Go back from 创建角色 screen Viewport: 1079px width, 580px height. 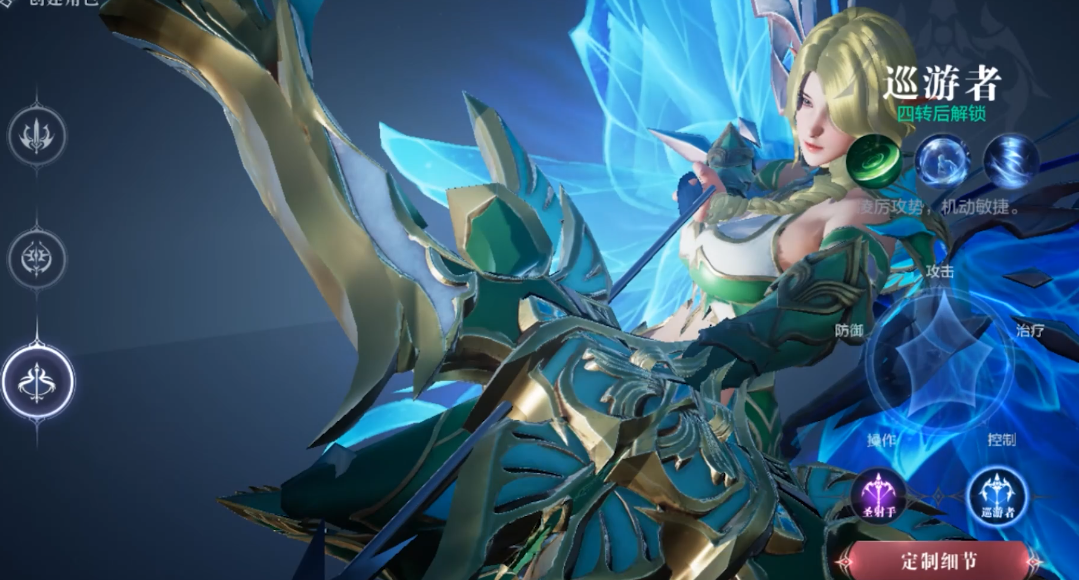(x=8, y=4)
